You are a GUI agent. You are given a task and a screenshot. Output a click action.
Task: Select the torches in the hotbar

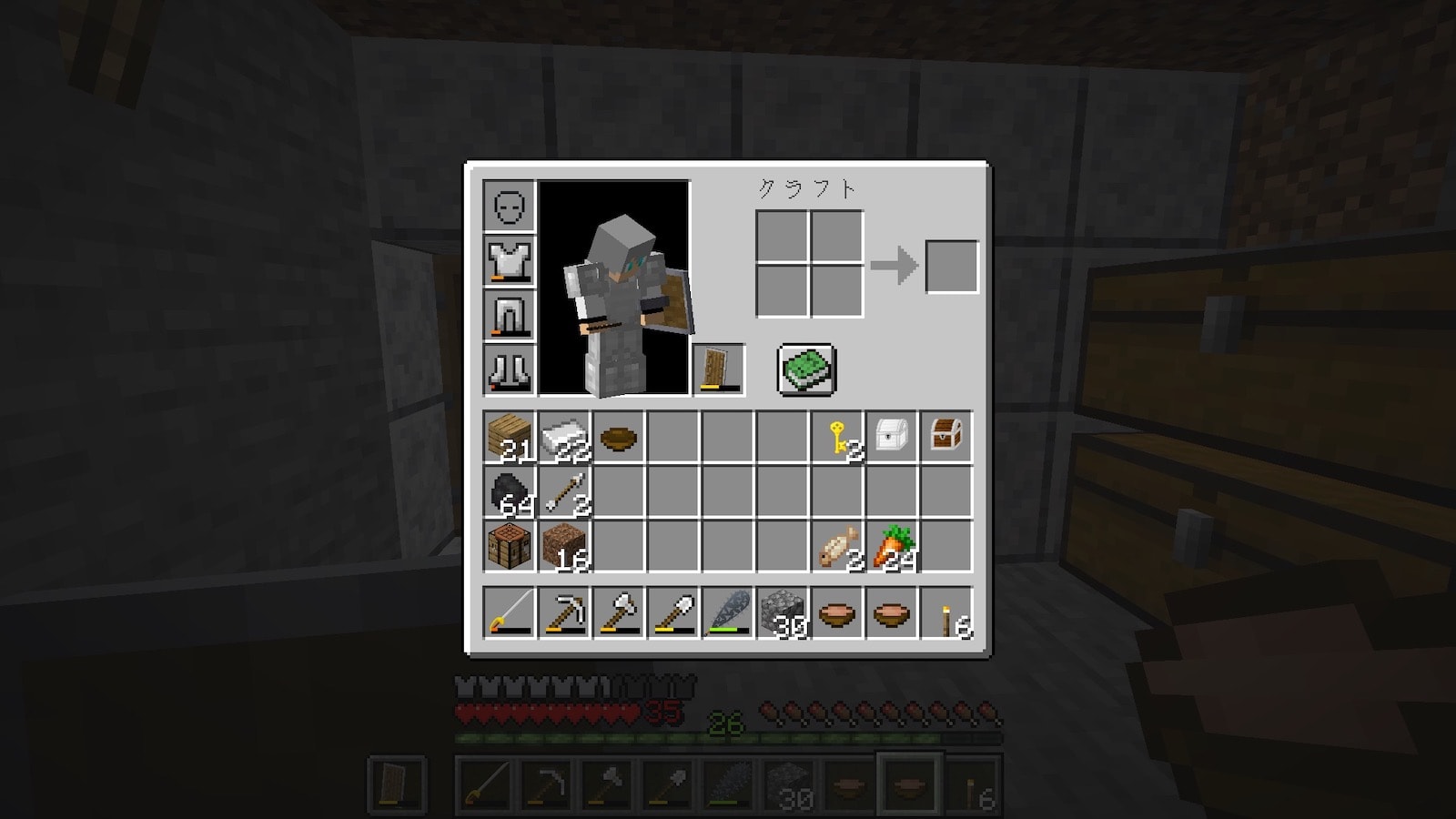(x=946, y=612)
